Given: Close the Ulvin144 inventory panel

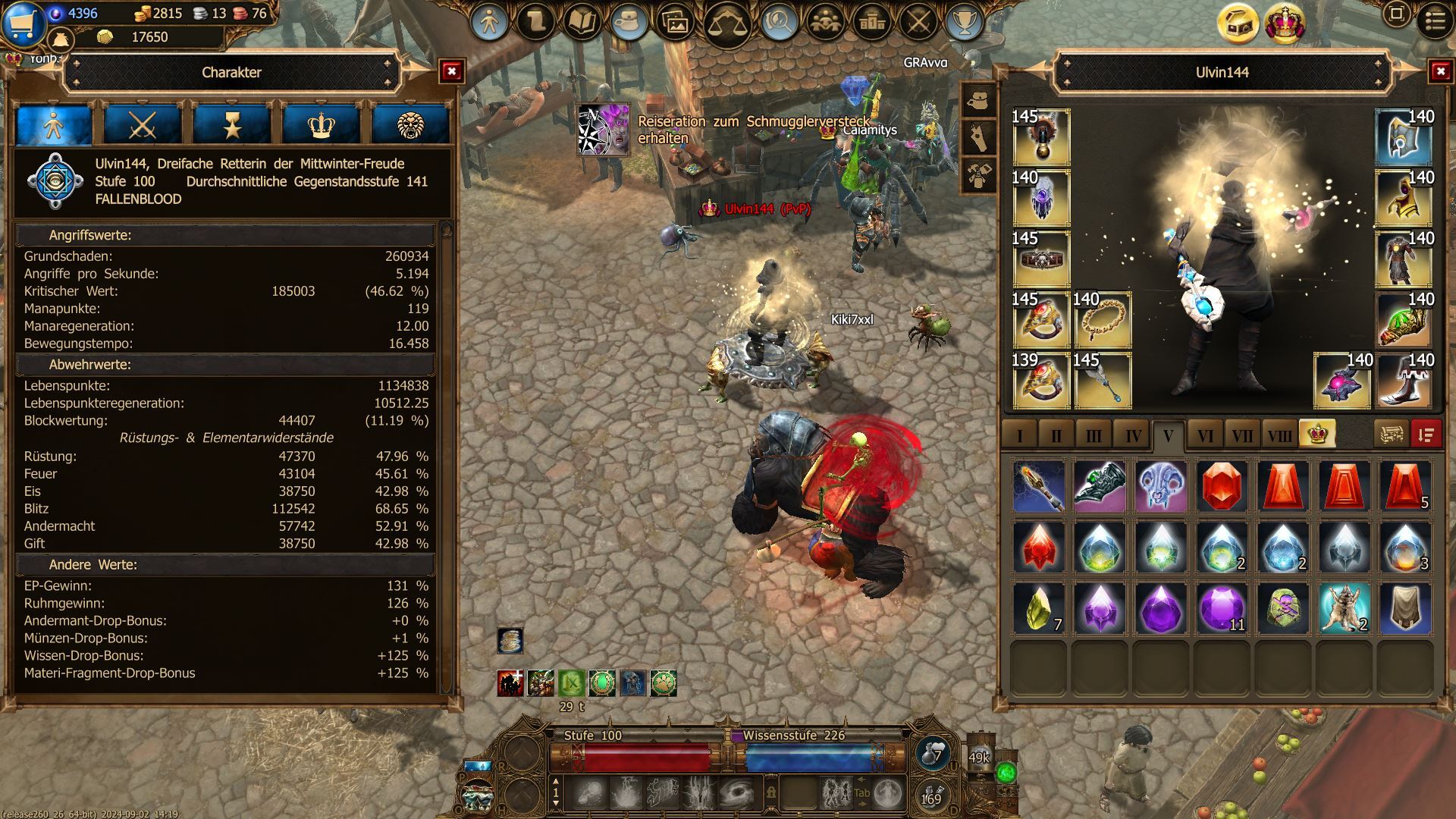Looking at the screenshot, I should point(1440,72).
